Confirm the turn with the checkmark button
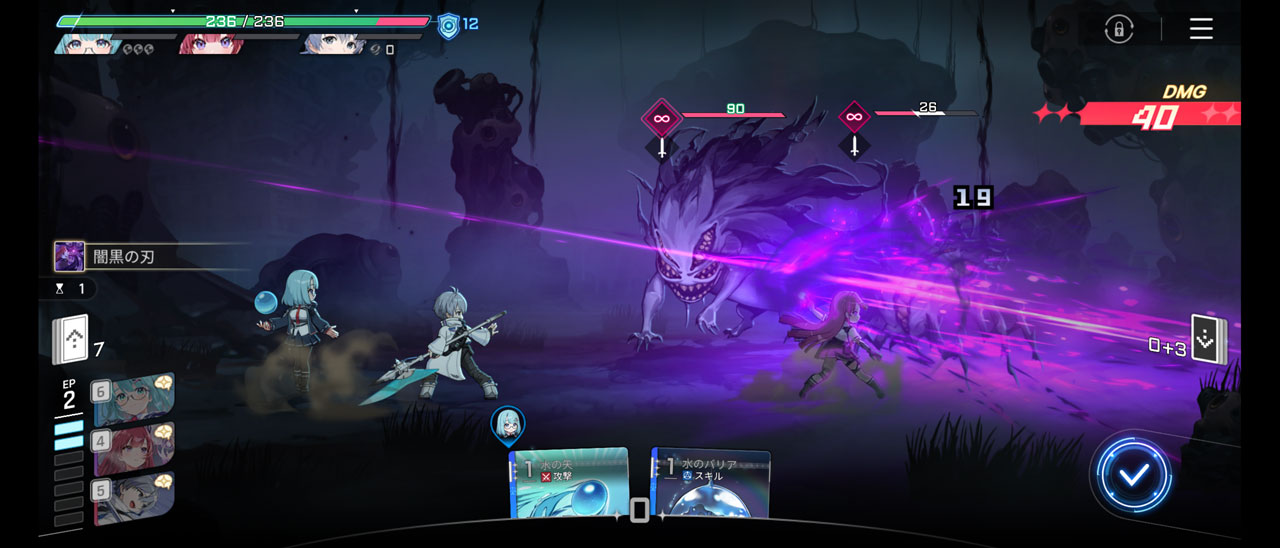1280x548 pixels. pyautogui.click(x=1132, y=476)
